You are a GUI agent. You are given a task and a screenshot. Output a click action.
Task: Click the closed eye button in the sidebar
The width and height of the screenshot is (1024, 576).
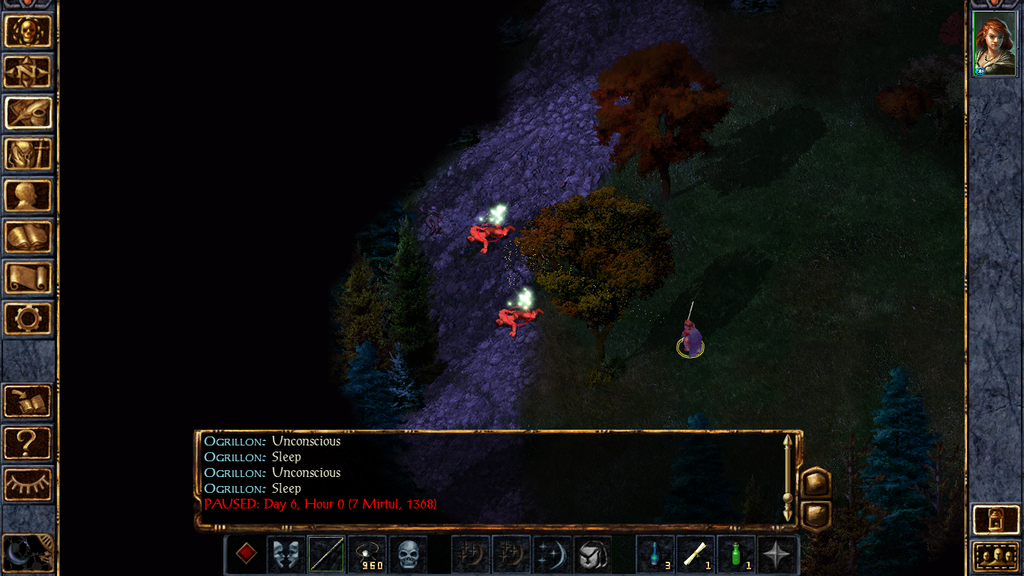28,484
